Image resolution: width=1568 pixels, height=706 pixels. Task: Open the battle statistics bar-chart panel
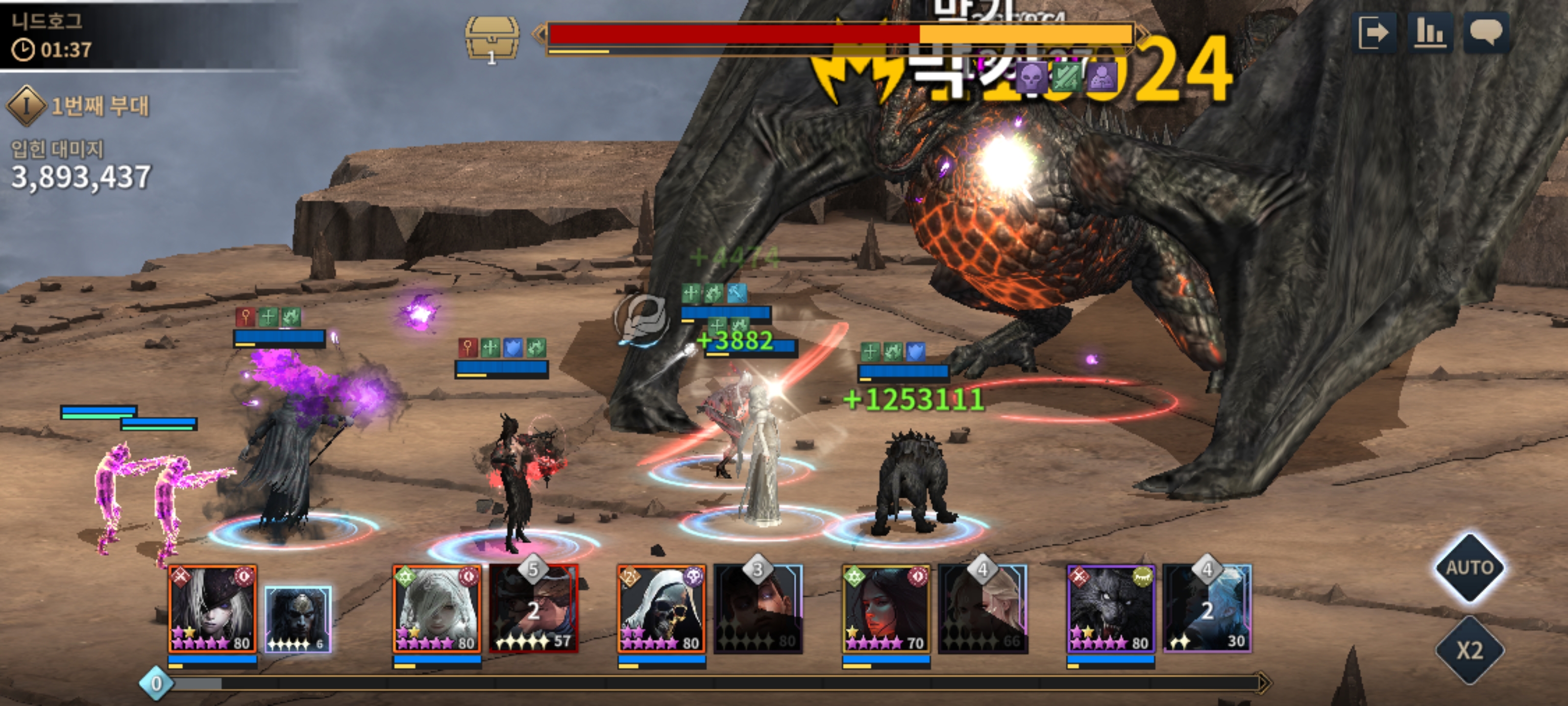(x=1430, y=33)
